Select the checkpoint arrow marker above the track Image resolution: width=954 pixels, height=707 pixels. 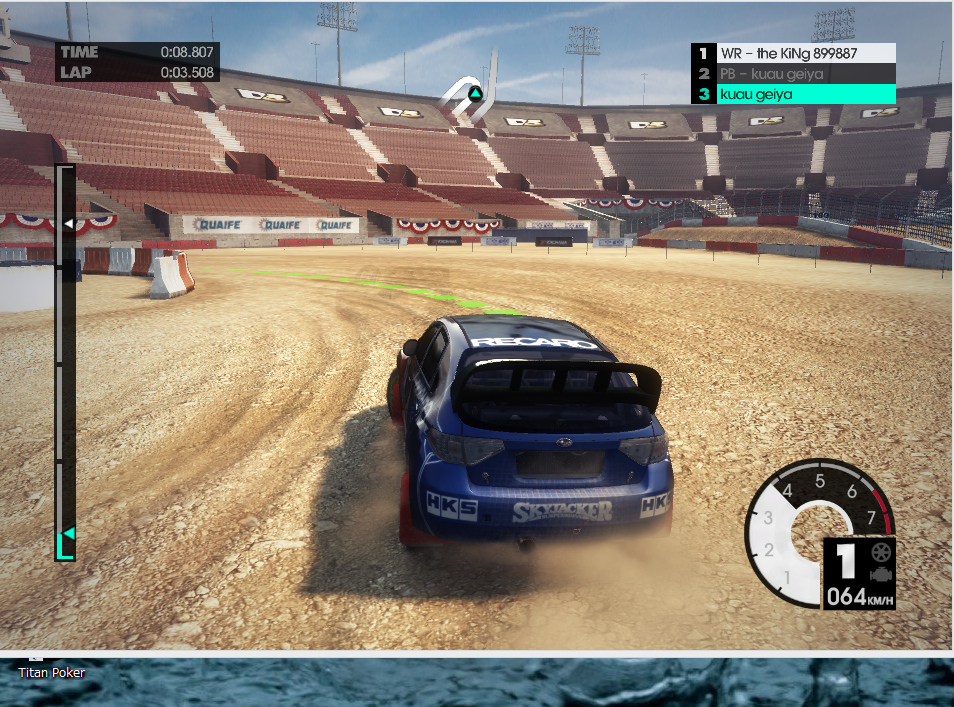pyautogui.click(x=476, y=95)
